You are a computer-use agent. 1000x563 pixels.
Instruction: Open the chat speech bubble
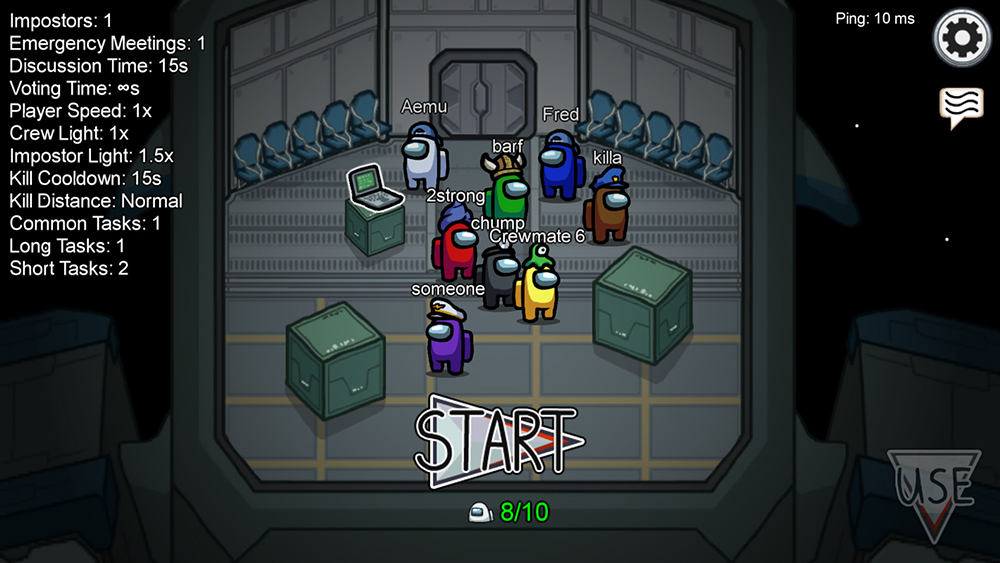[x=960, y=106]
